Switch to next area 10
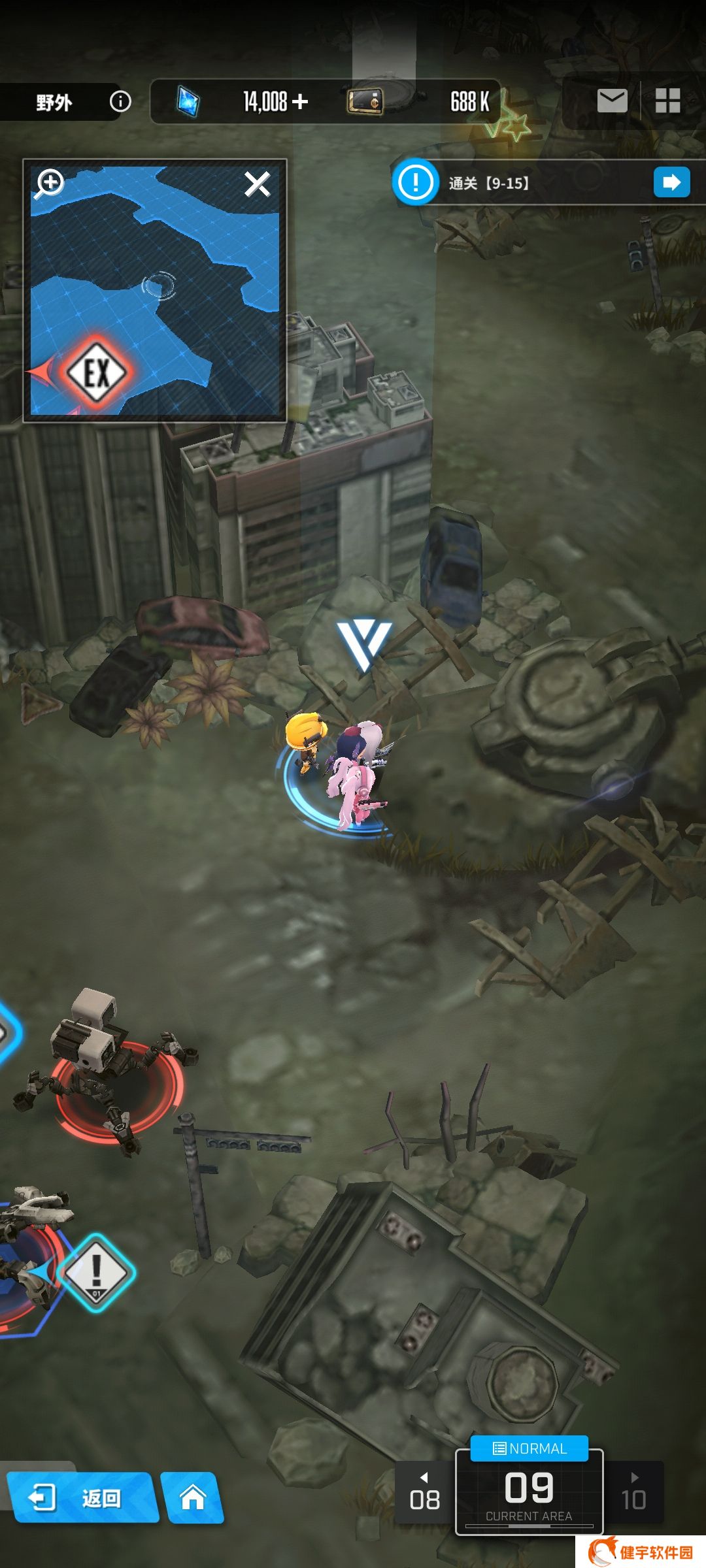This screenshot has width=706, height=1568. pyautogui.click(x=633, y=1493)
